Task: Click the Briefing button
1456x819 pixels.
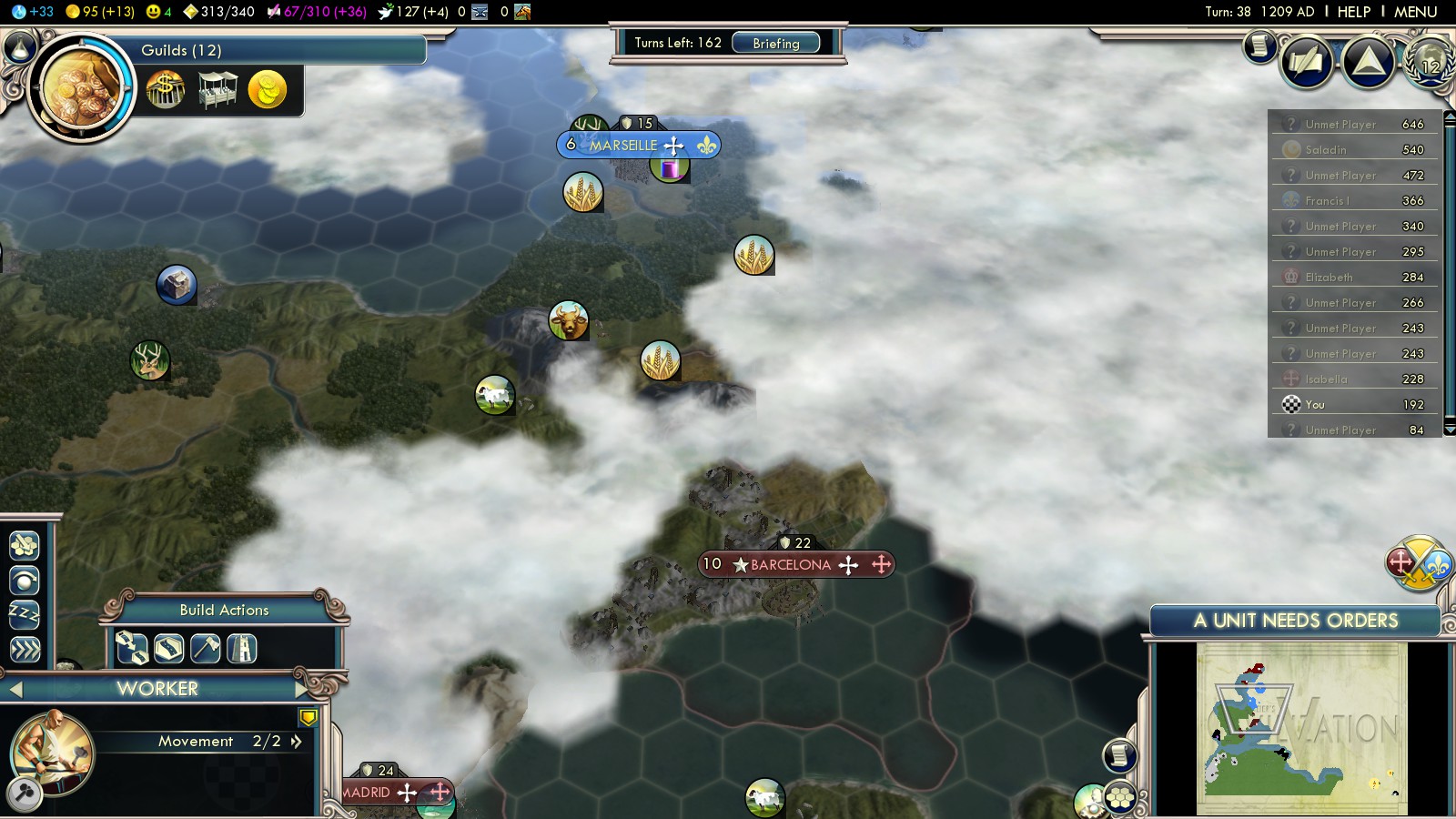Action: [775, 43]
